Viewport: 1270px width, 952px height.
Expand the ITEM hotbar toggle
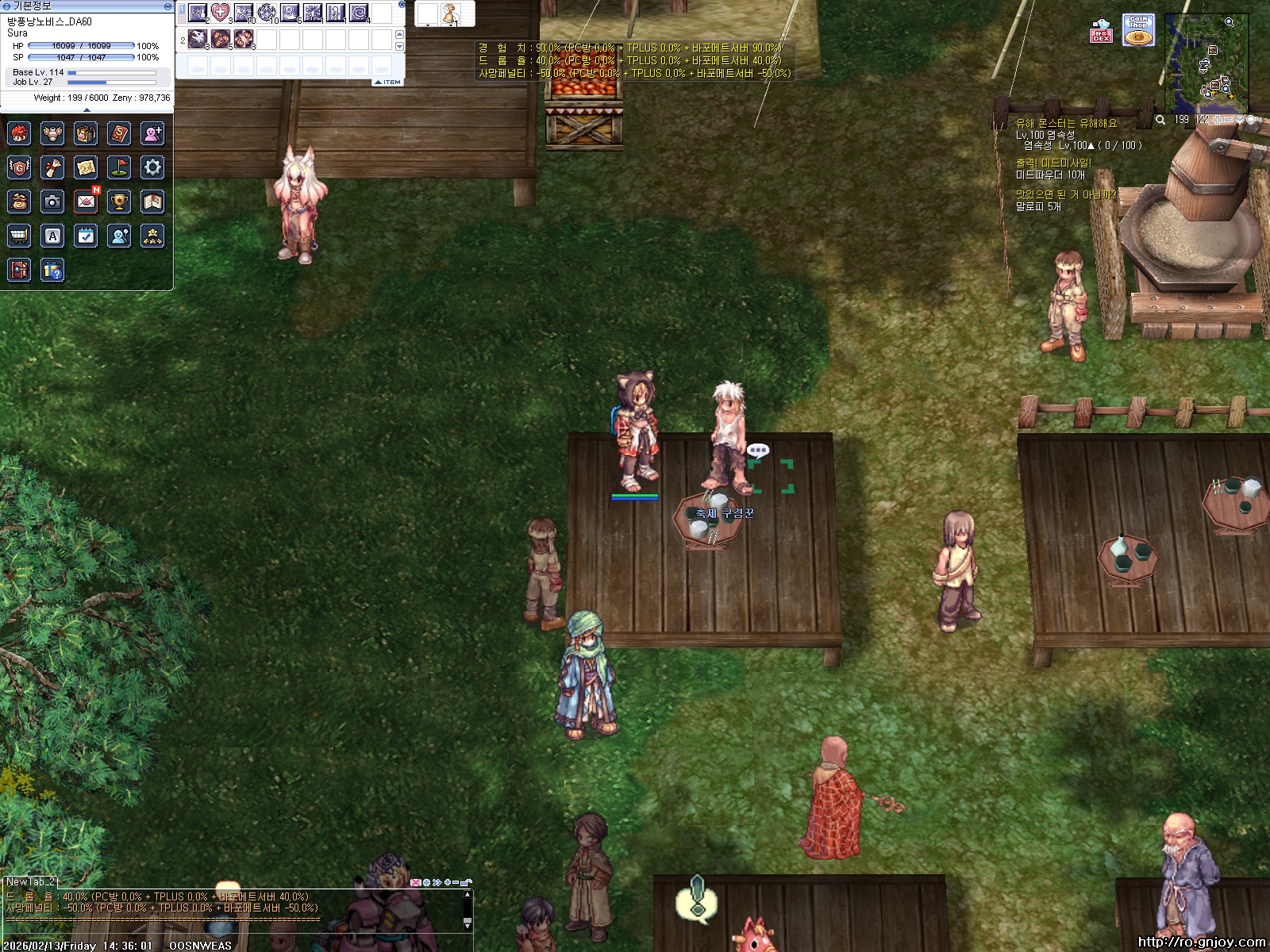point(388,82)
